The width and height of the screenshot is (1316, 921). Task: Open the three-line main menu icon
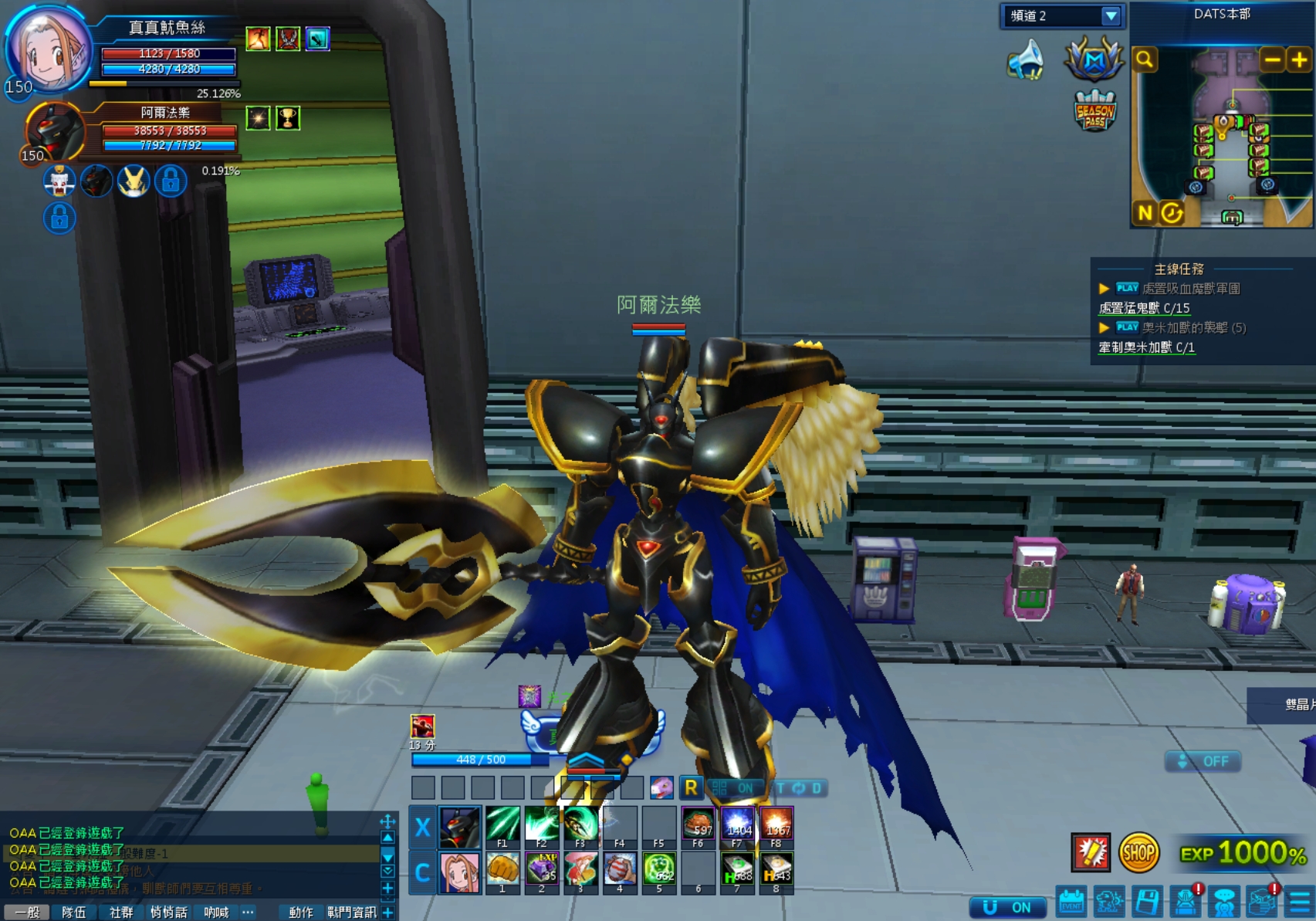pos(1301,901)
